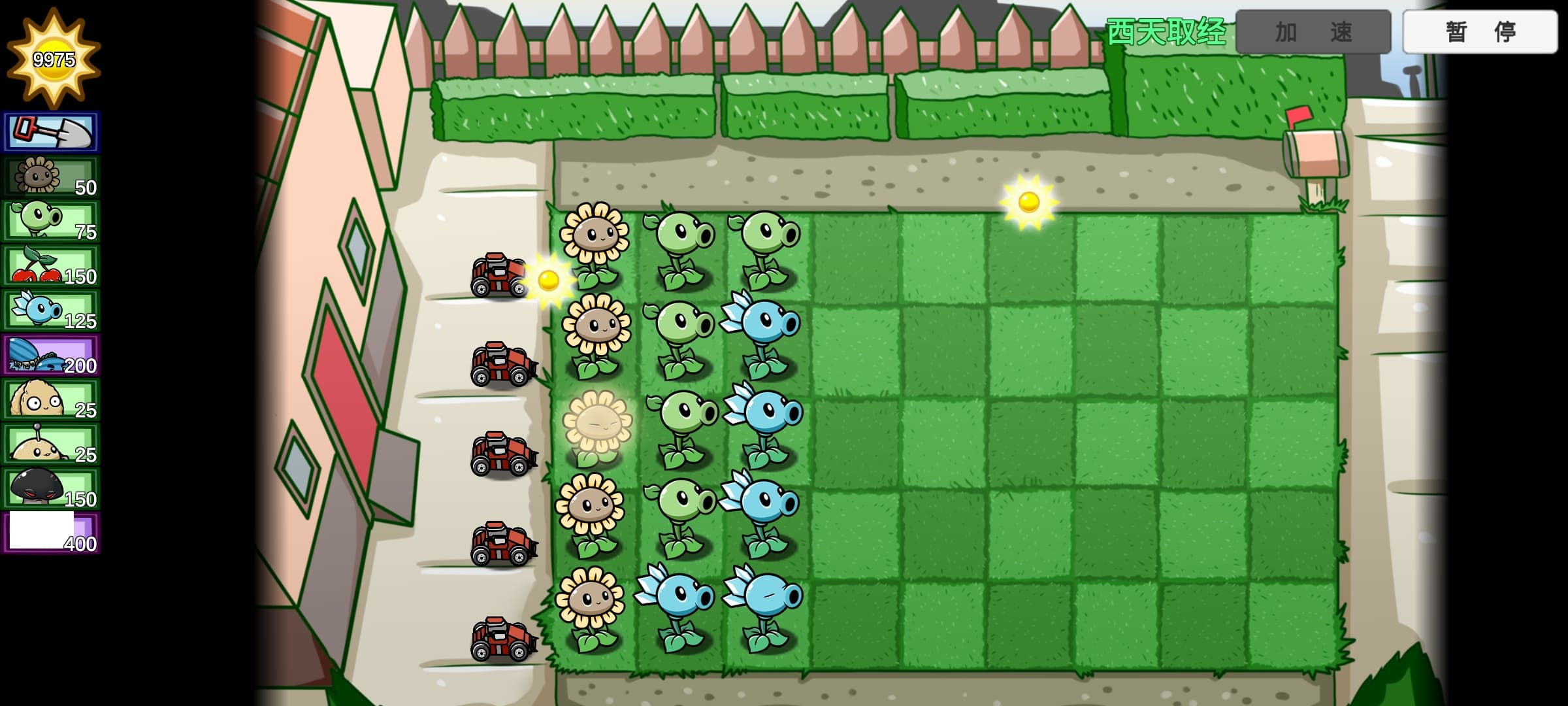Collect the sun floating on the stone path

[x=1029, y=203]
